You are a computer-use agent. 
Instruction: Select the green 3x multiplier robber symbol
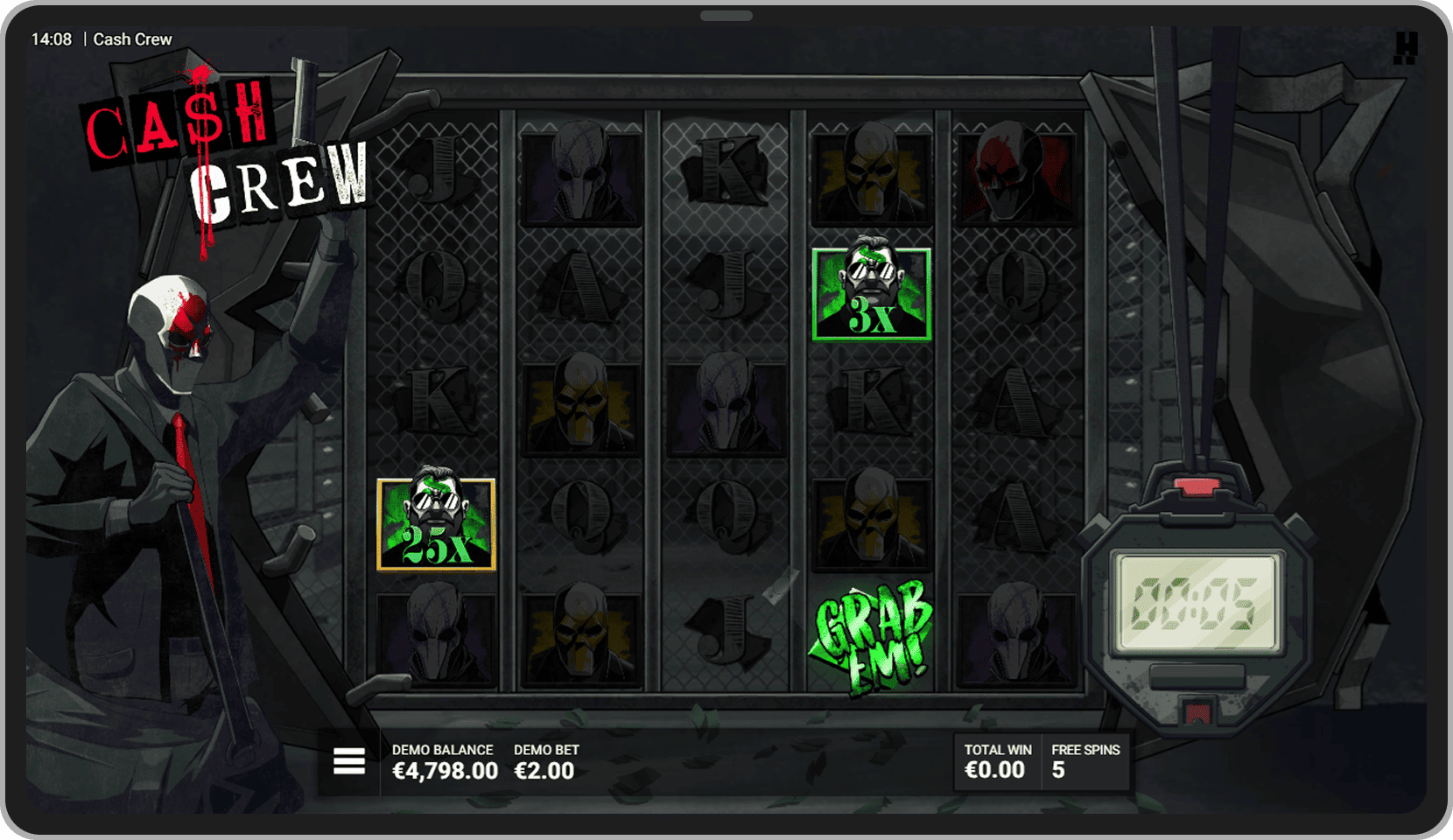[x=872, y=294]
